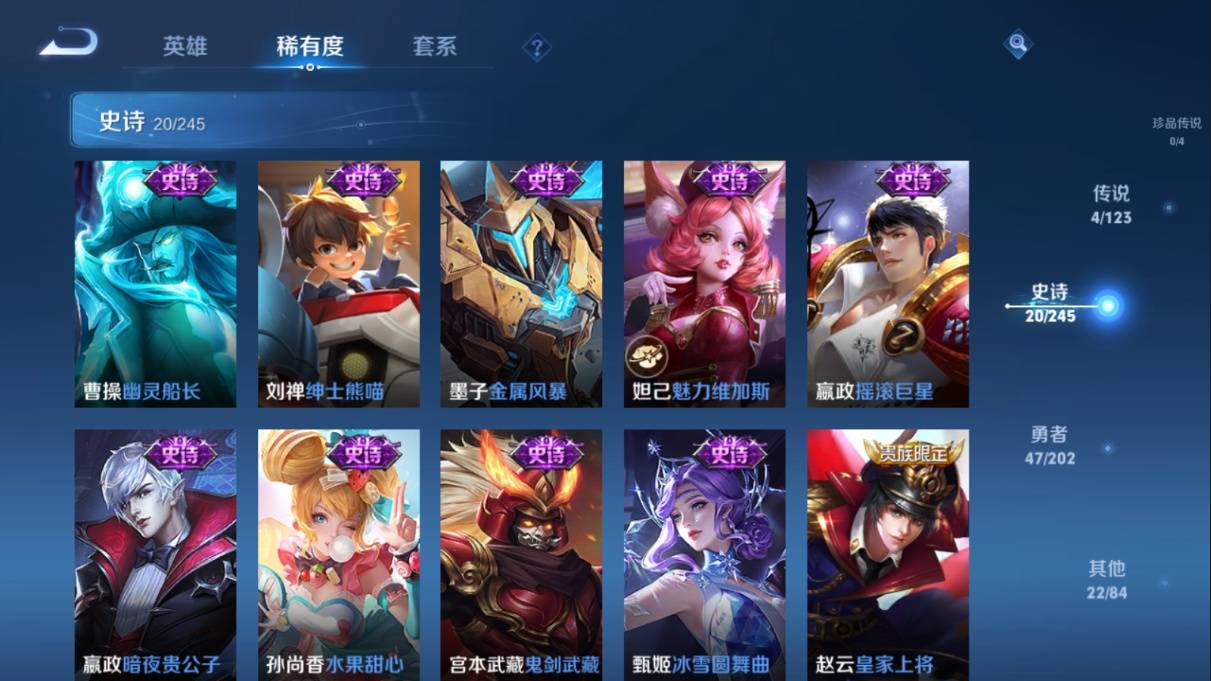Open the 嬴政 摇滚巨星 skin card
The width and height of the screenshot is (1211, 681).
pos(888,284)
